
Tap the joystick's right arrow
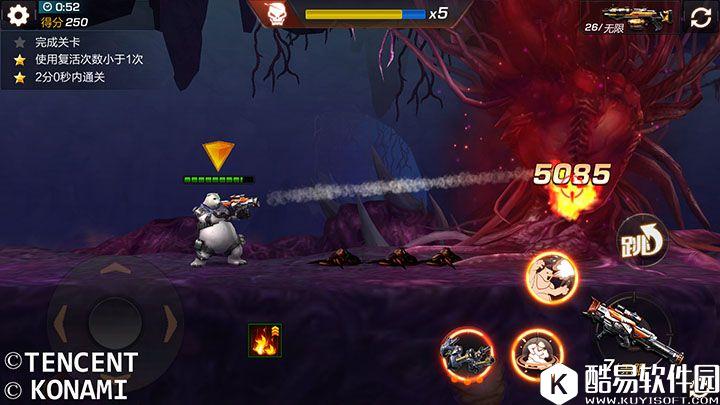click(172, 323)
